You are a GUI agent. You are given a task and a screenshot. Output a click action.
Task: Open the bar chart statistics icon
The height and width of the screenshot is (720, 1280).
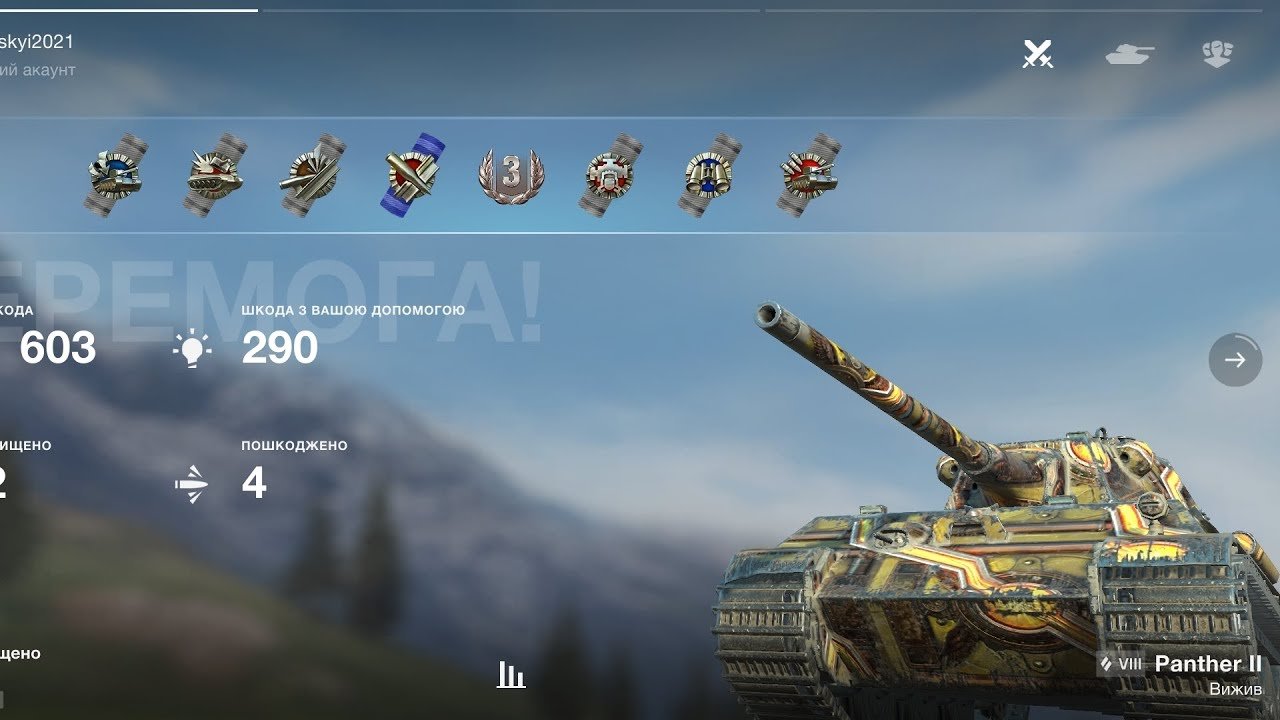(x=511, y=675)
